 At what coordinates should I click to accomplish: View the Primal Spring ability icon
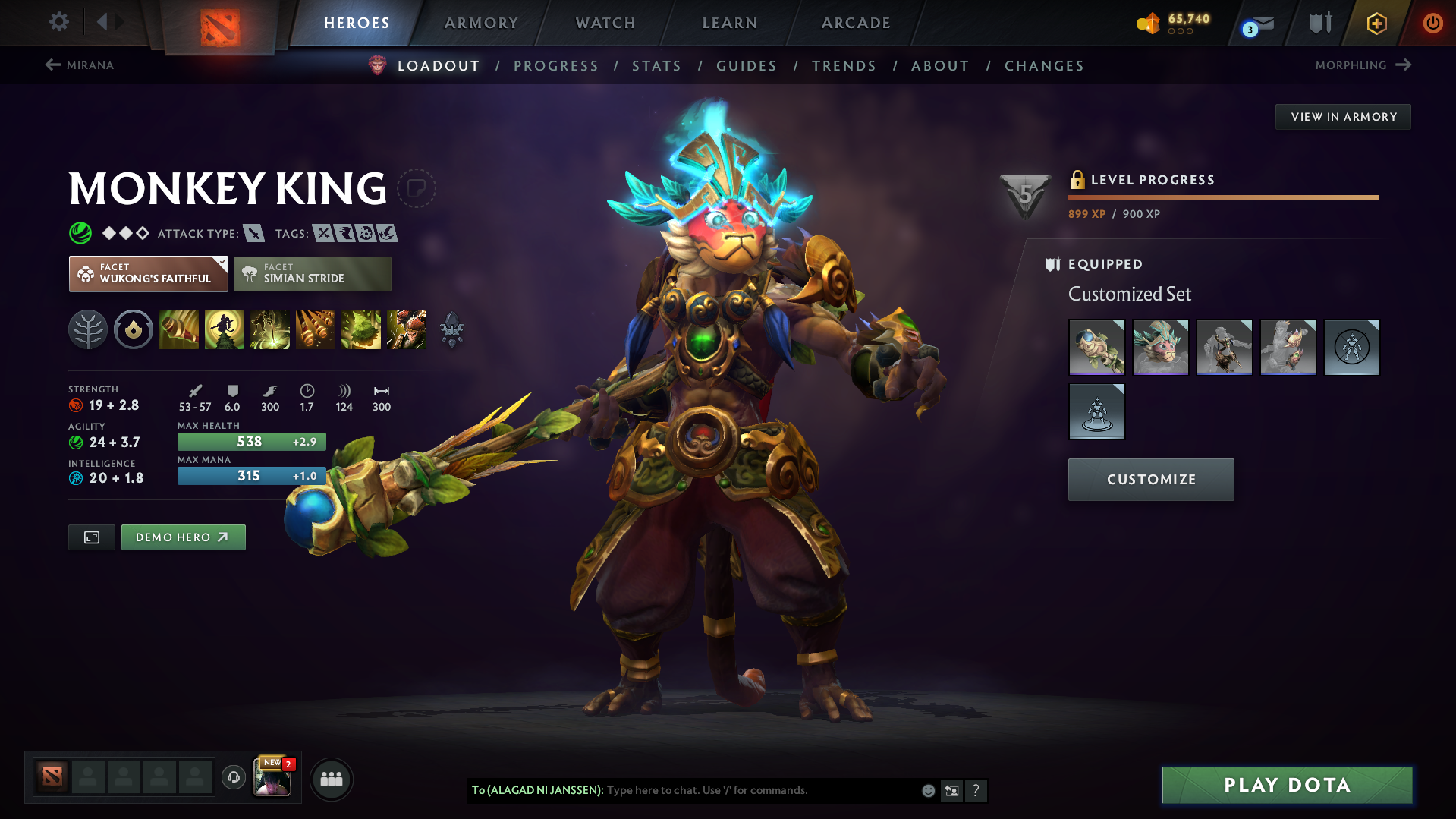[x=269, y=329]
